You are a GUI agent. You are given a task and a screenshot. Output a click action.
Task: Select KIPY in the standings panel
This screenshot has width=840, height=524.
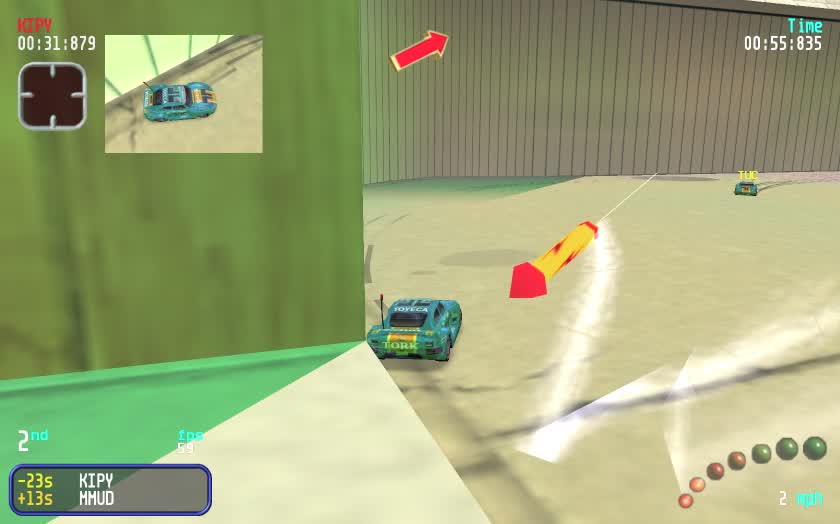[96, 480]
